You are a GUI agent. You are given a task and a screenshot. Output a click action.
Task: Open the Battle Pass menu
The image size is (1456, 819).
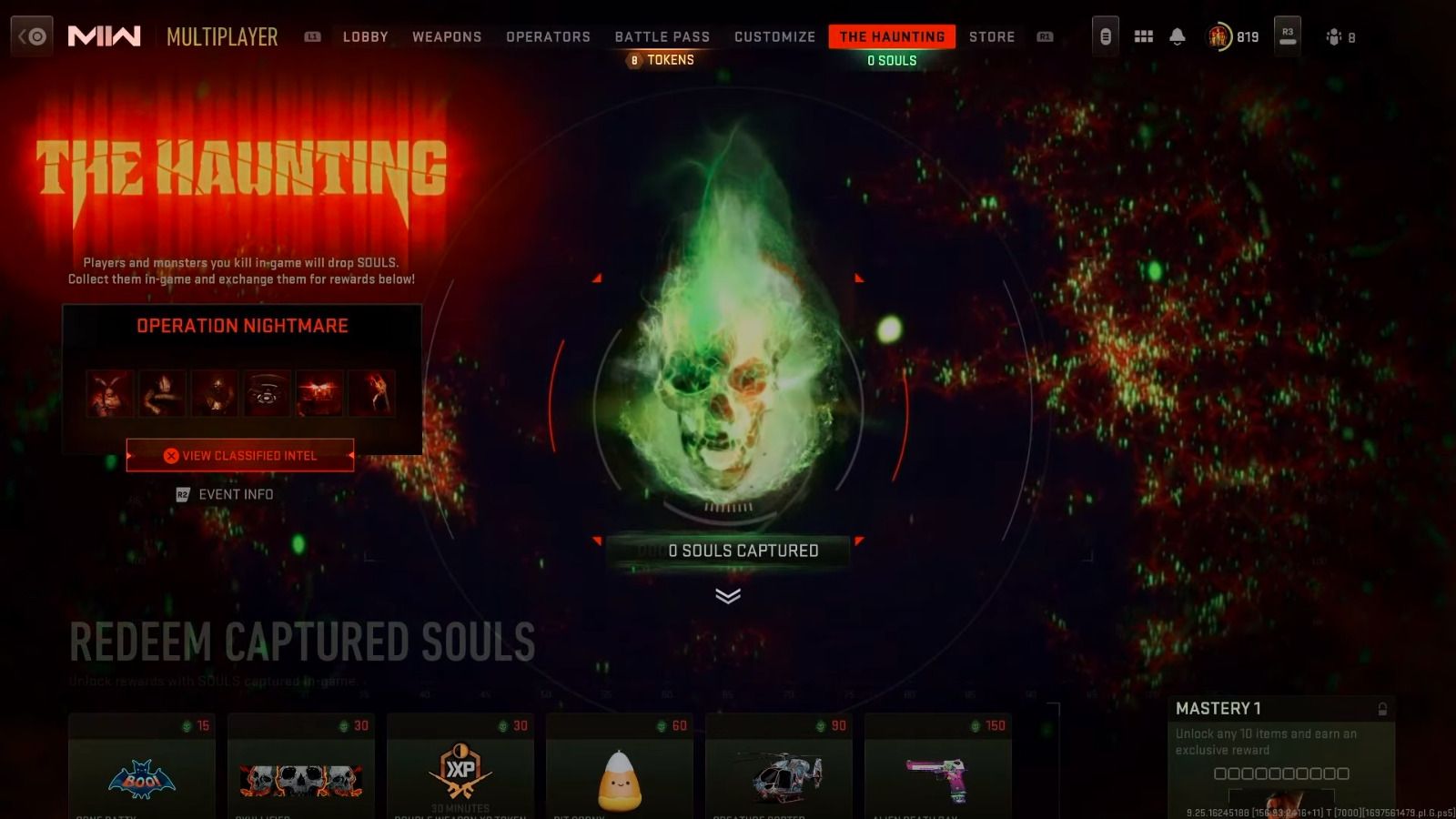tap(662, 36)
